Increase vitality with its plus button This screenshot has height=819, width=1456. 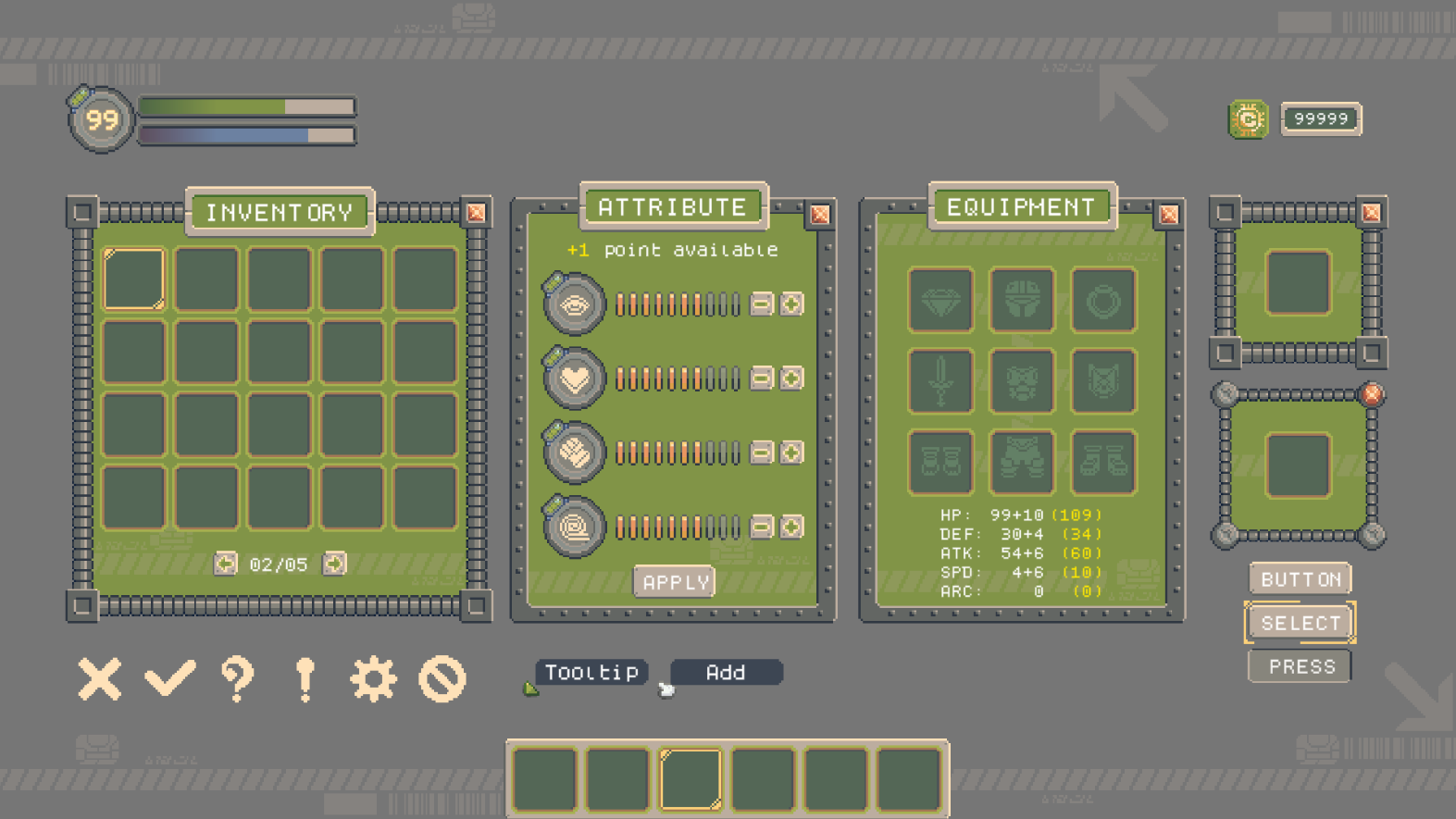[x=791, y=378]
